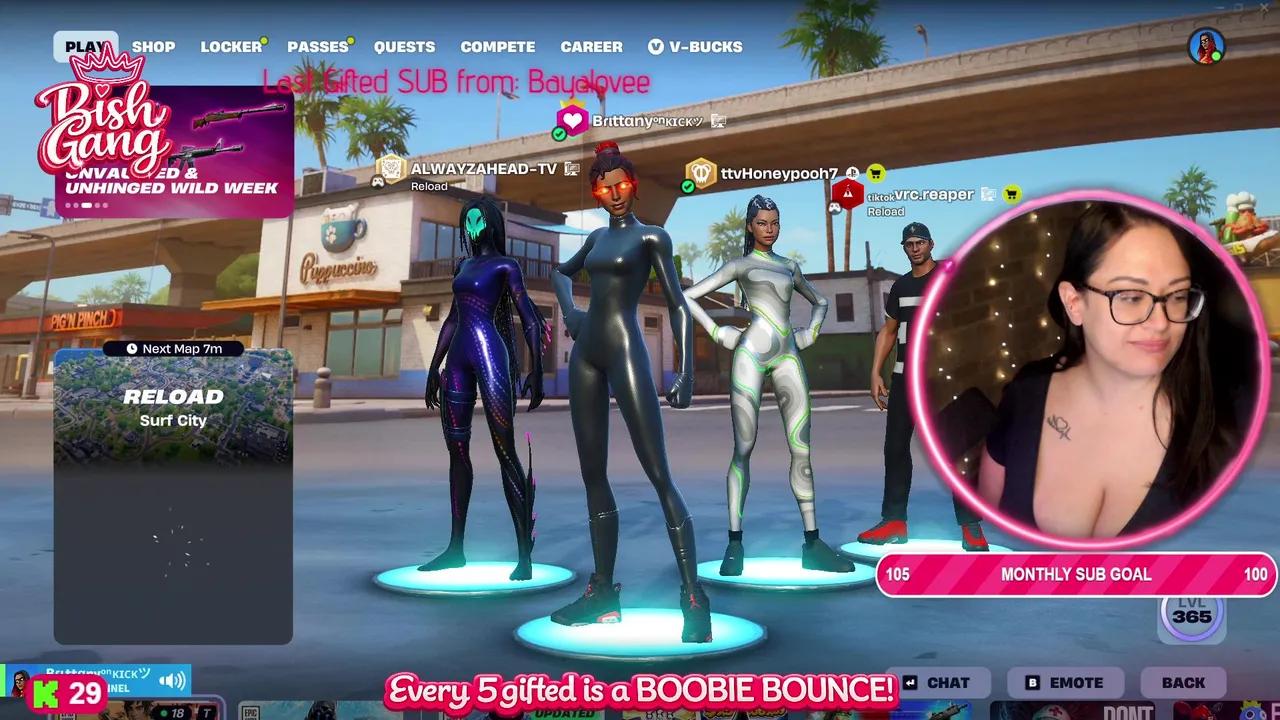
Task: Click the profile avatar in the top right
Action: tap(1205, 45)
